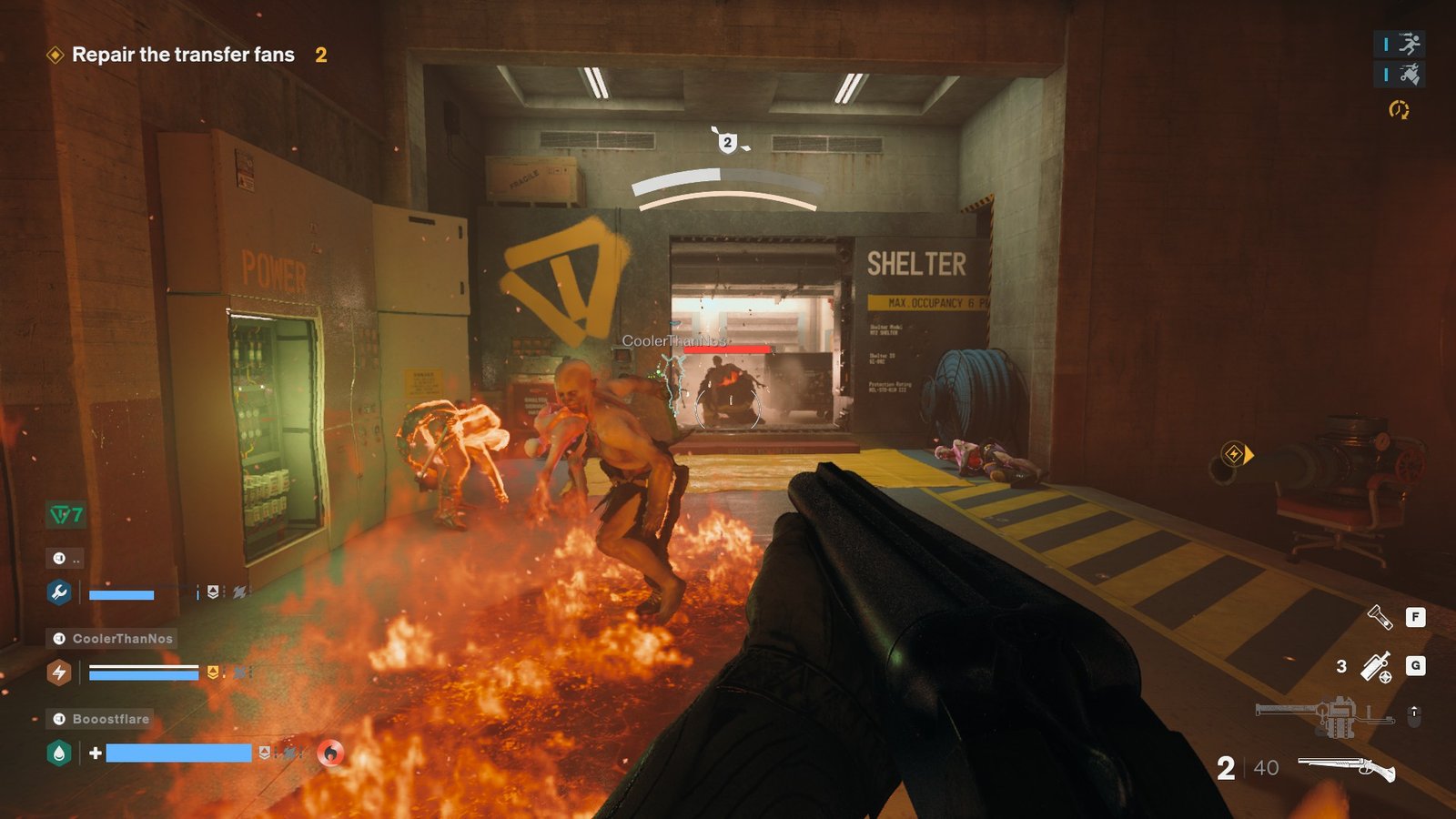Screen dimensions: 1456x819
Task: Select the flashlight icon bound to F
Action: pyautogui.click(x=1380, y=619)
